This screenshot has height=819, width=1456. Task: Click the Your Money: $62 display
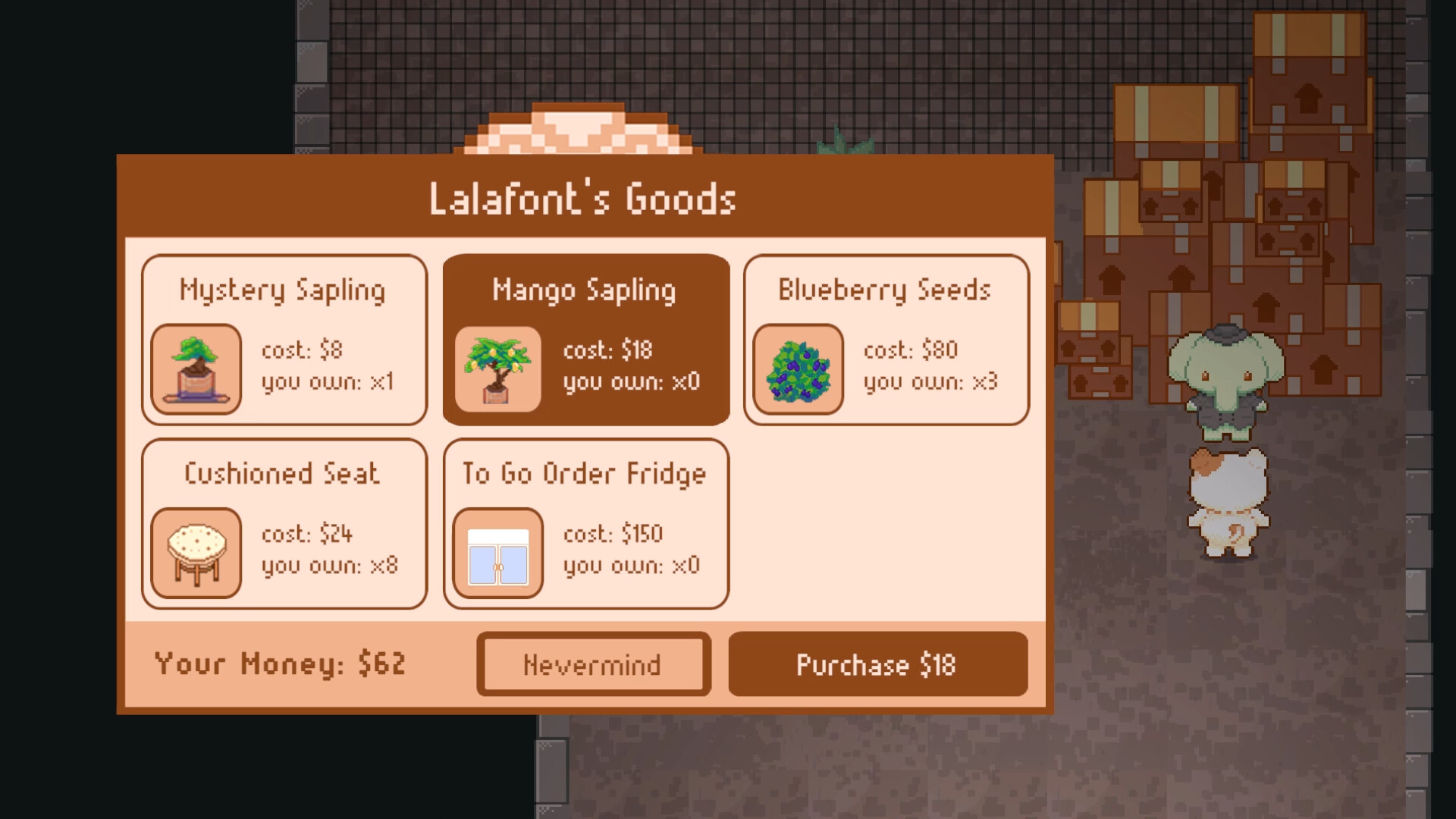click(x=281, y=665)
